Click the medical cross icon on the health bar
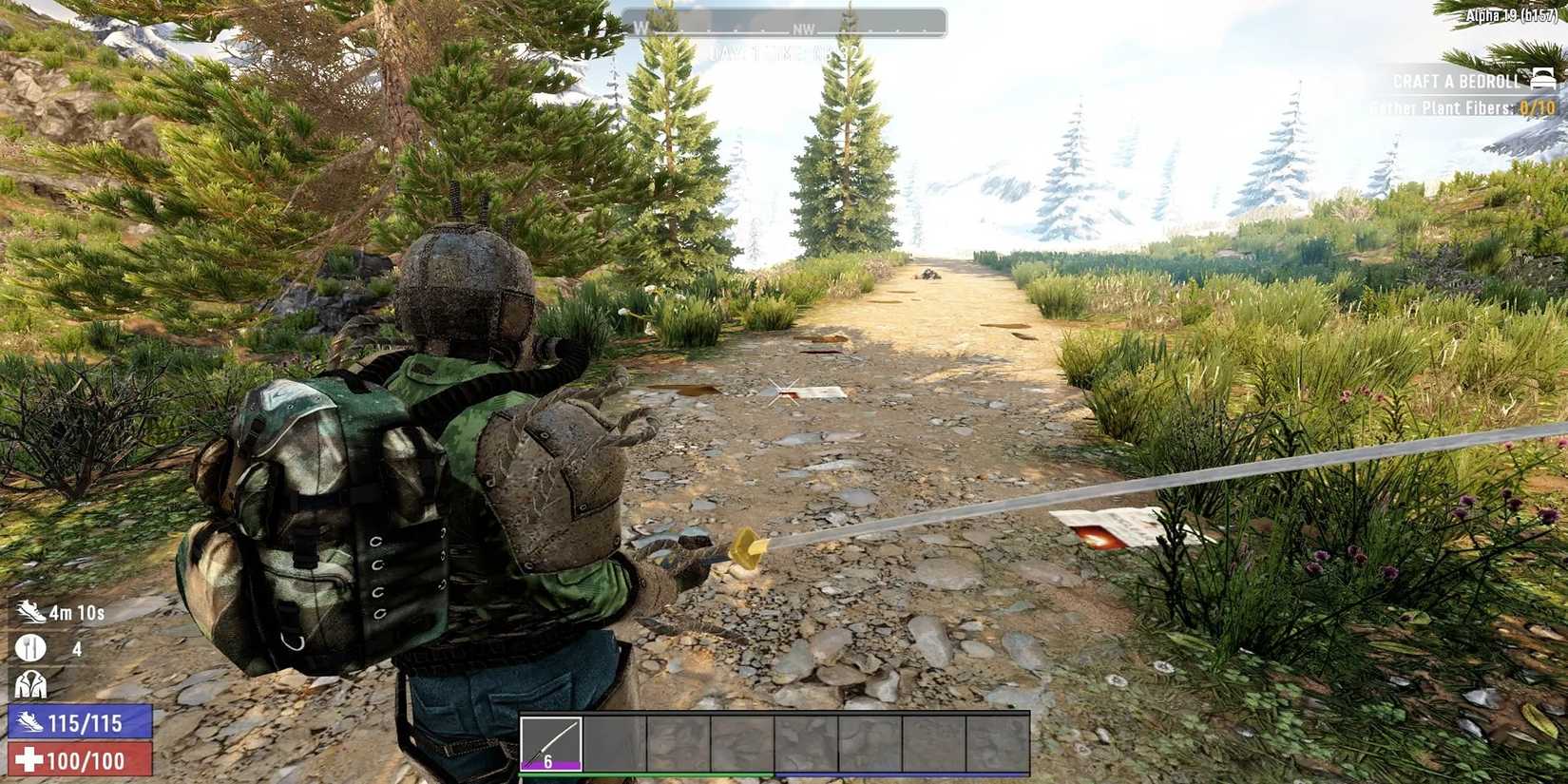This screenshot has width=1568, height=784. (x=31, y=760)
